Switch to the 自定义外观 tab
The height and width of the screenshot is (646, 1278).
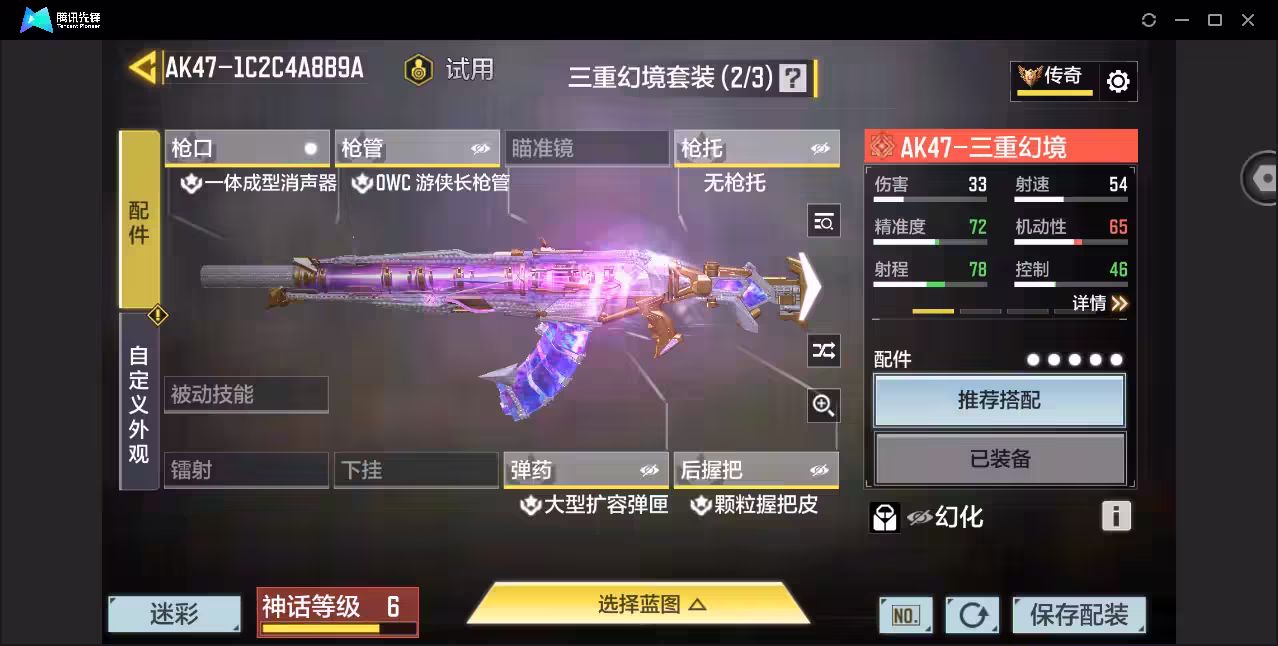[x=139, y=403]
